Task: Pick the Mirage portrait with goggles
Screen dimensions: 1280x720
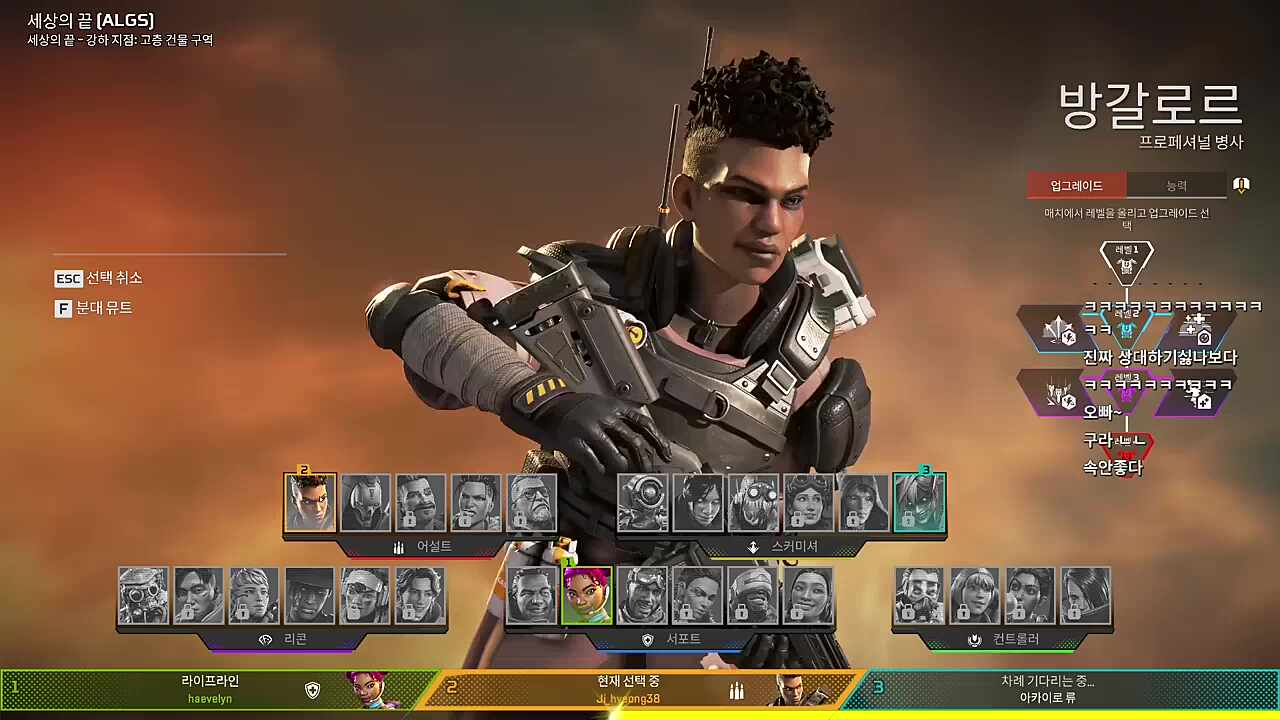Action: (x=642, y=596)
